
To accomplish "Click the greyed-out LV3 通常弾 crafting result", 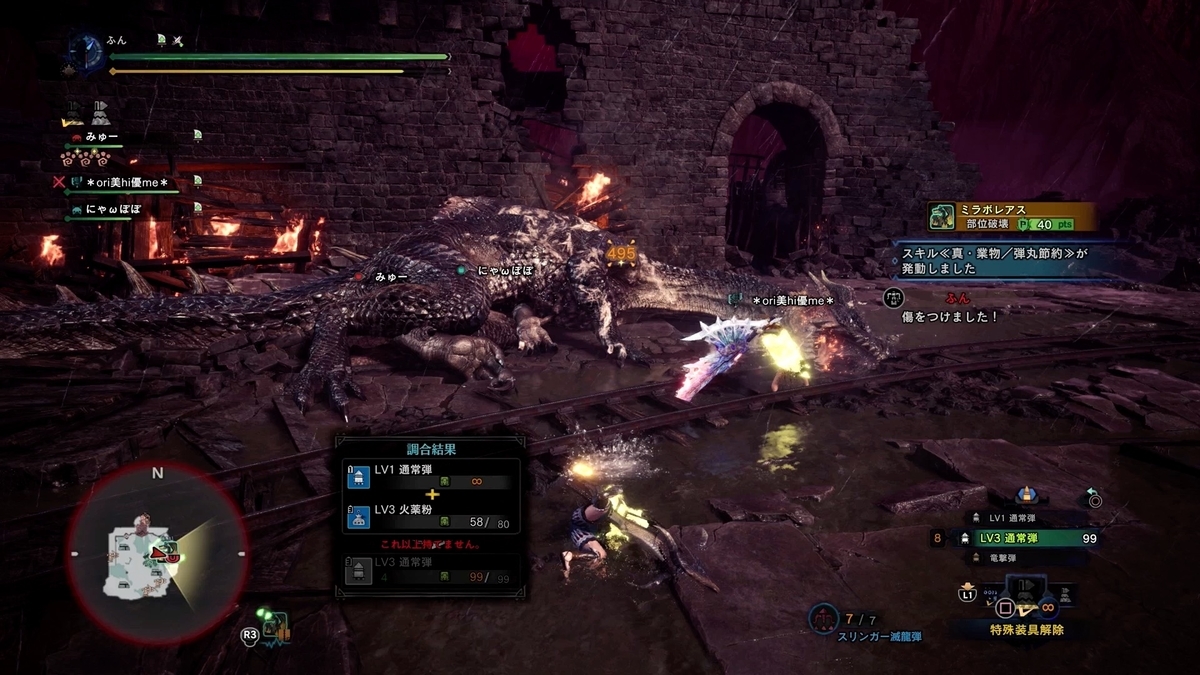I will click(x=428, y=572).
